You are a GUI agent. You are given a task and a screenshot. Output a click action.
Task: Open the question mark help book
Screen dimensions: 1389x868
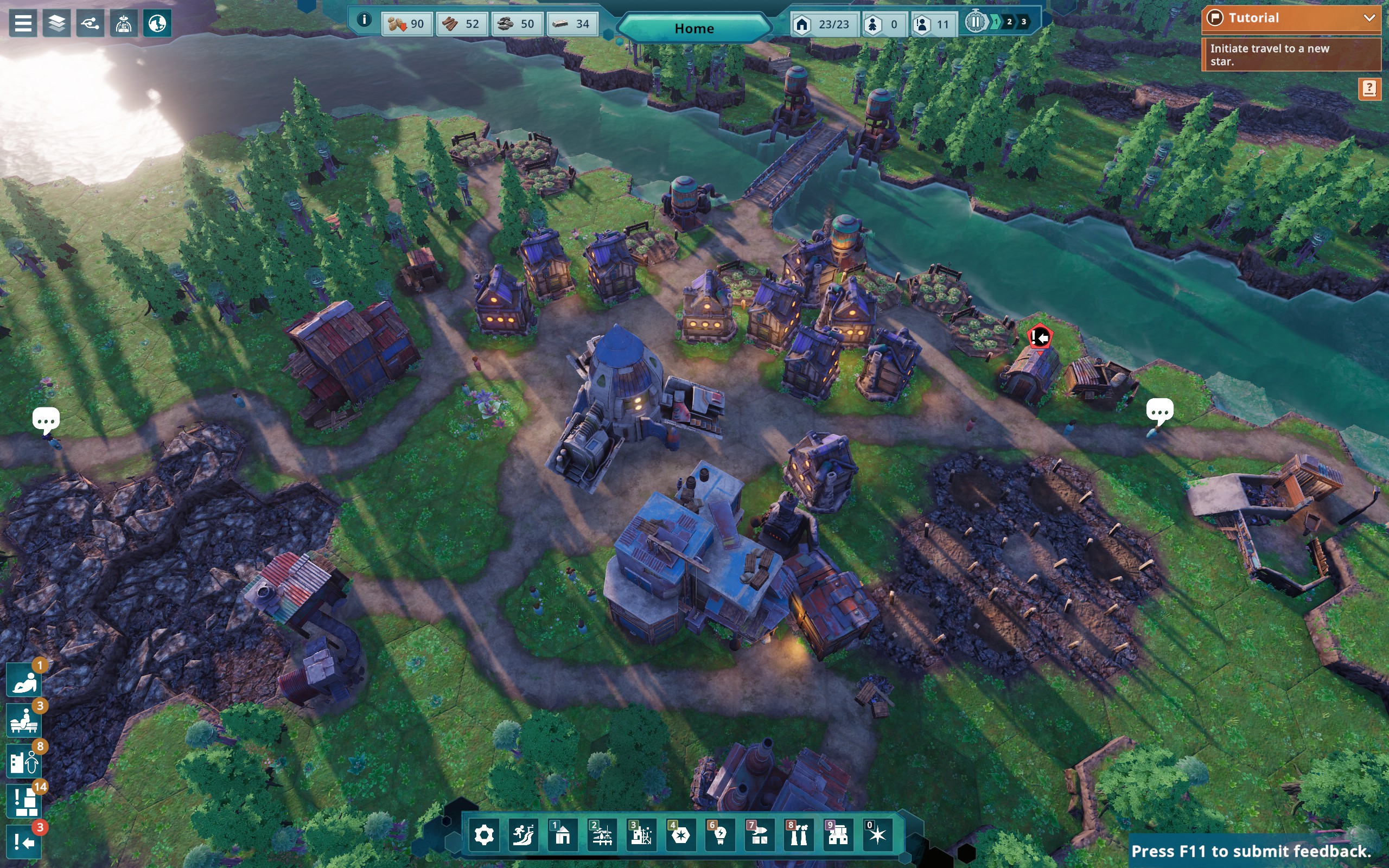1369,88
